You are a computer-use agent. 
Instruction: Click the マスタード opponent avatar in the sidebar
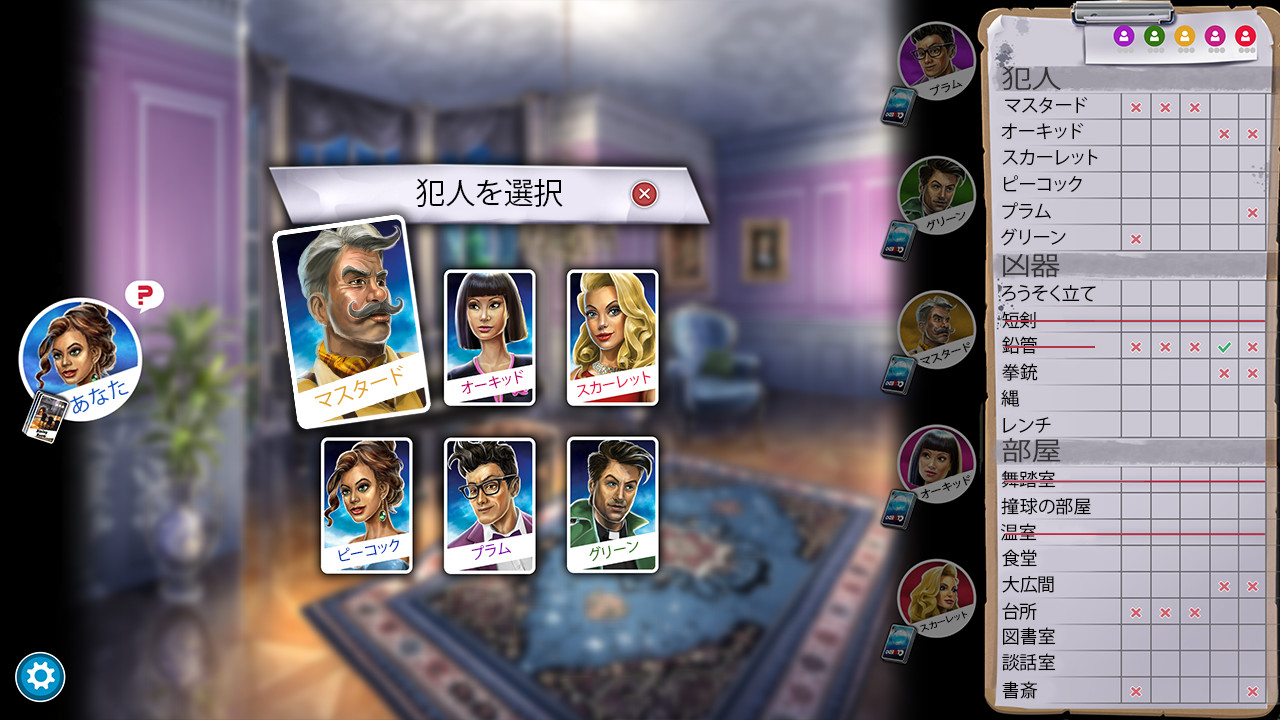935,328
